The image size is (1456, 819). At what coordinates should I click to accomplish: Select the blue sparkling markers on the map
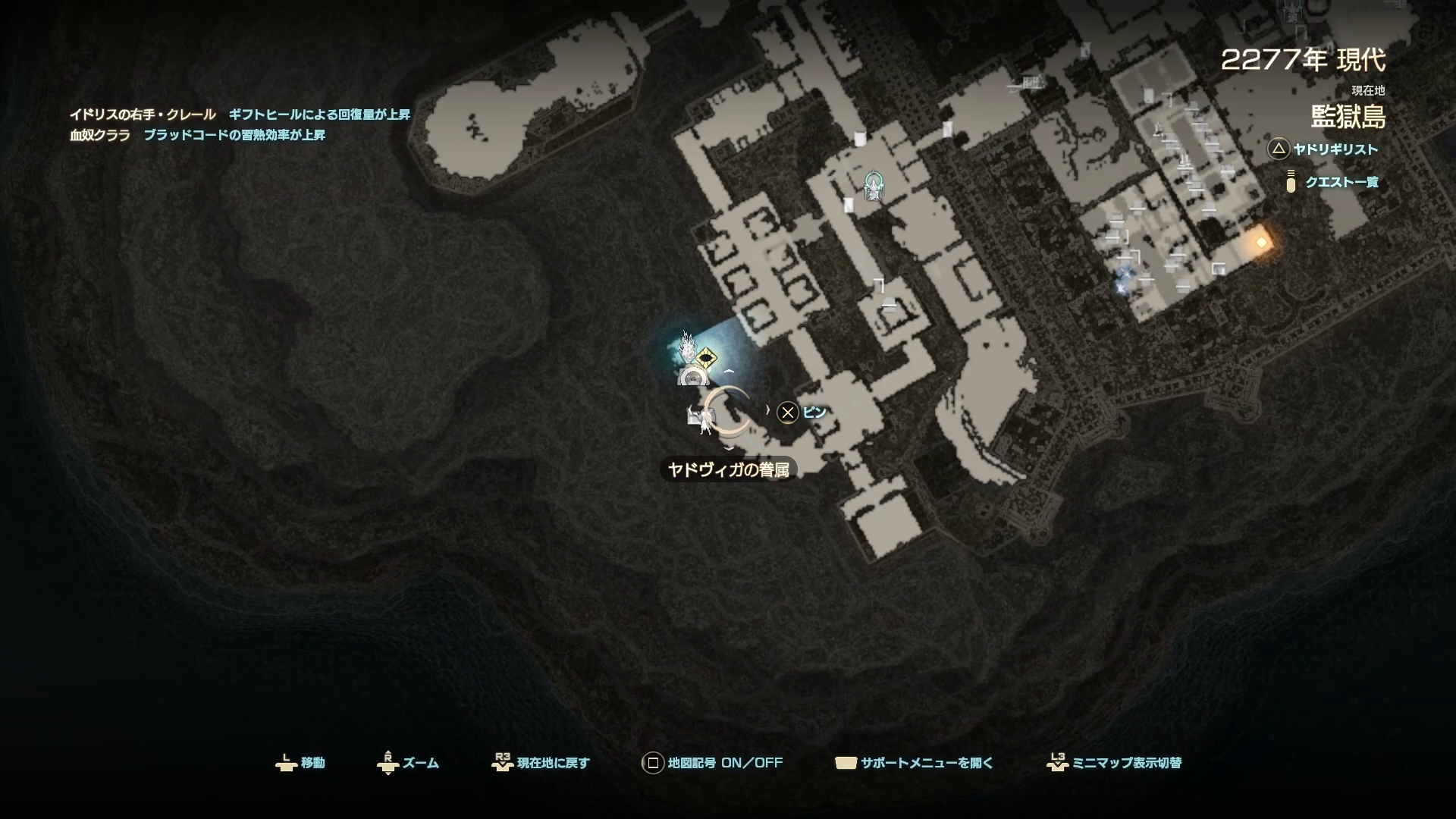click(1124, 279)
